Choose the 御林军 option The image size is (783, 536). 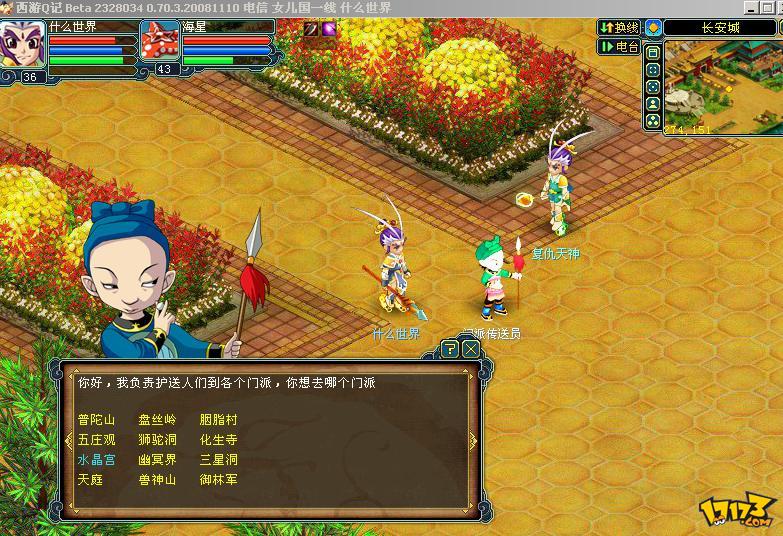(218, 480)
